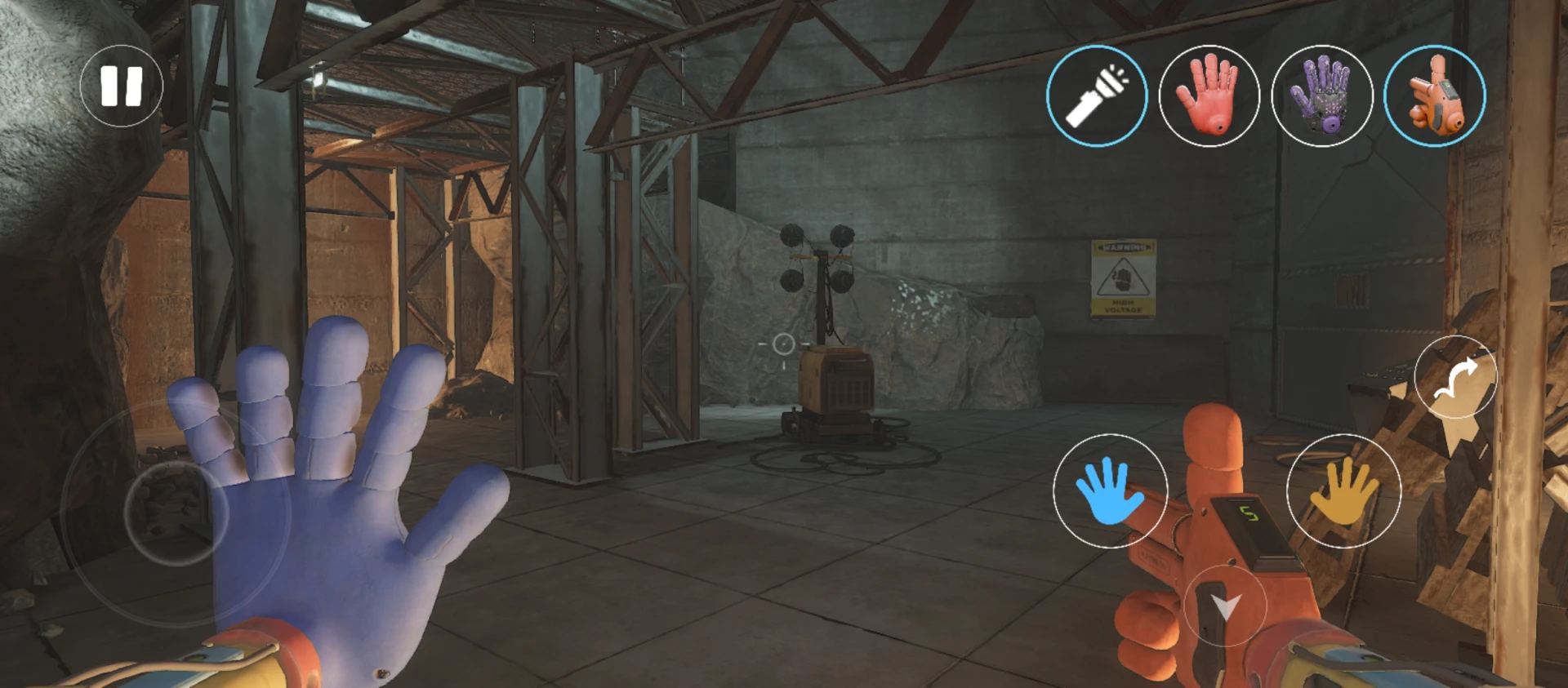Toggle the flashlight
The image size is (1568, 688).
(x=1097, y=96)
